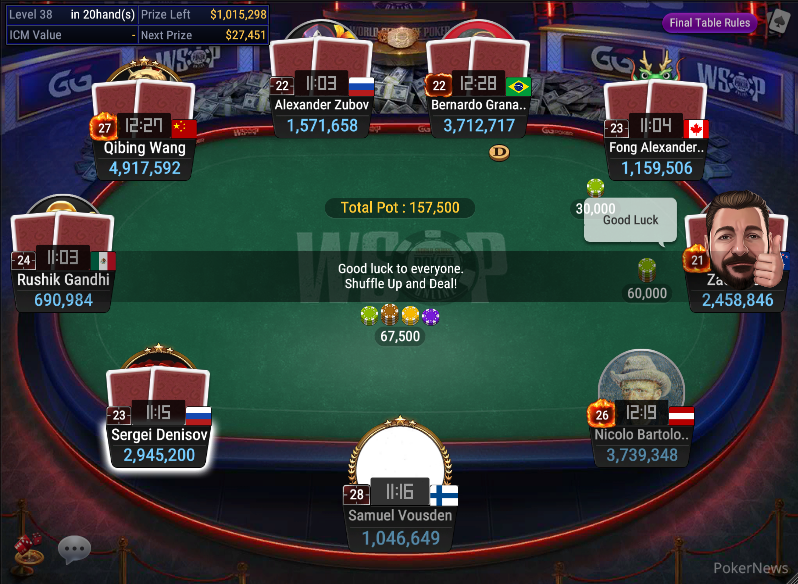Image resolution: width=798 pixels, height=584 pixels.
Task: Select Alexander Zubov's player panel
Action: point(322,114)
